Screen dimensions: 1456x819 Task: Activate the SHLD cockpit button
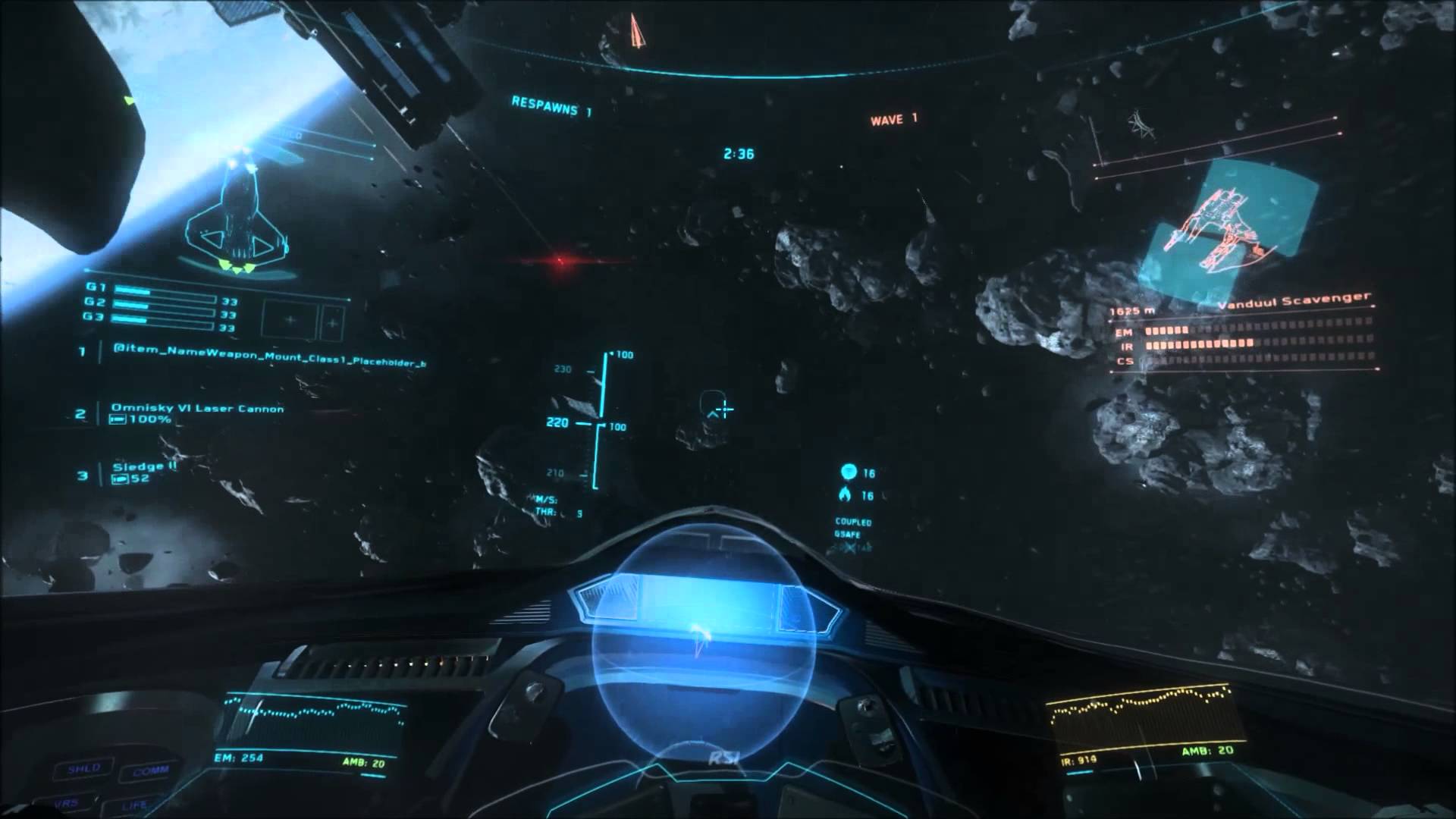click(84, 768)
